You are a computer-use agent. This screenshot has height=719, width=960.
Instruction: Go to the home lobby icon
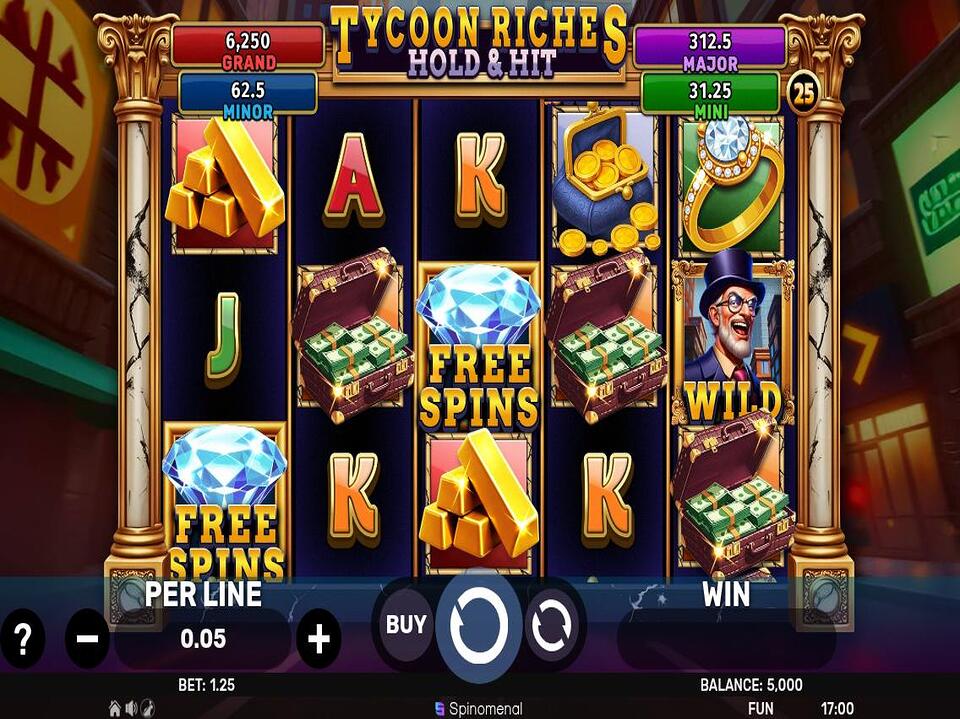[115, 708]
